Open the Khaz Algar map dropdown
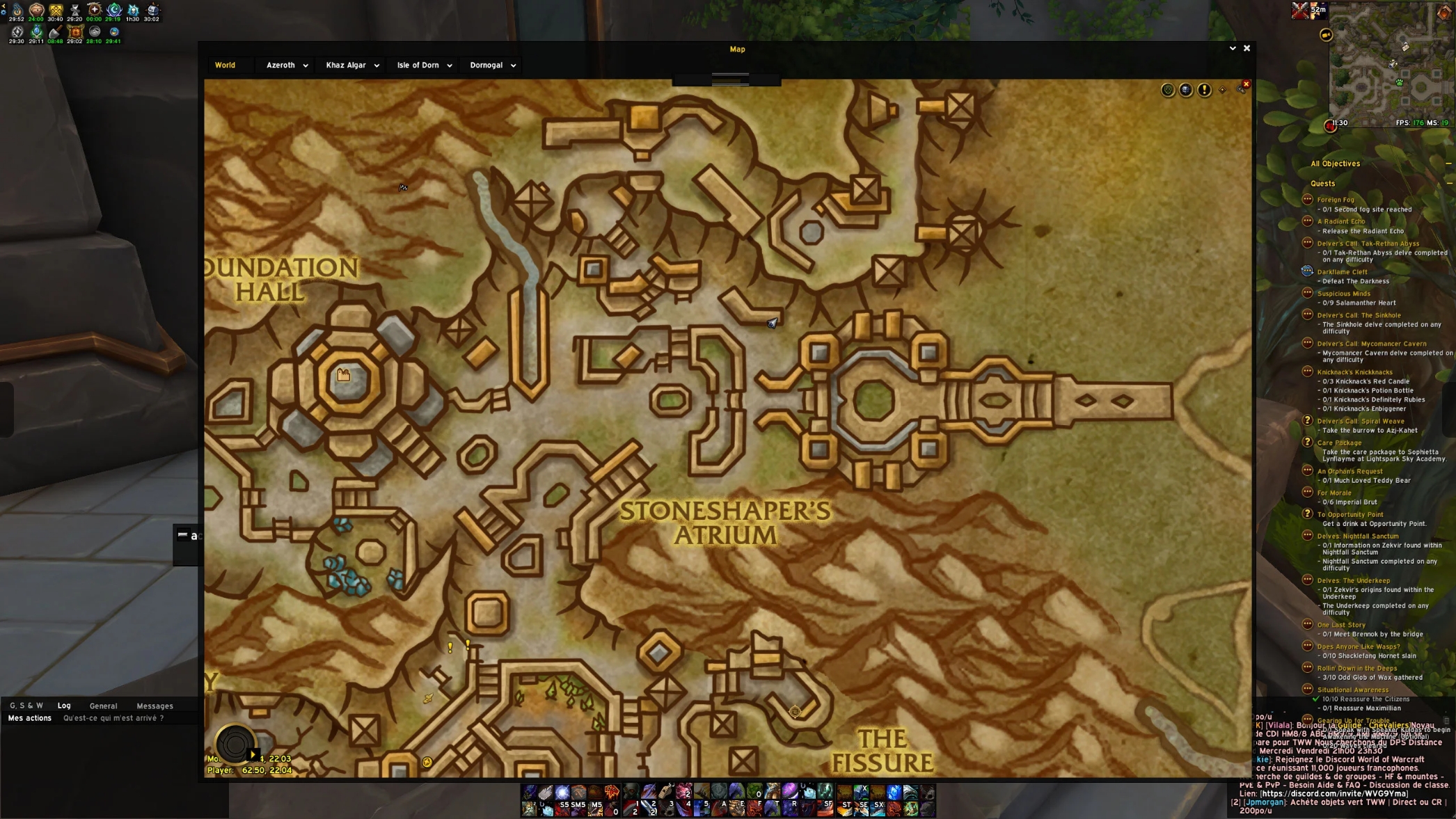Screen dimensions: 1456x819 [x=352, y=65]
